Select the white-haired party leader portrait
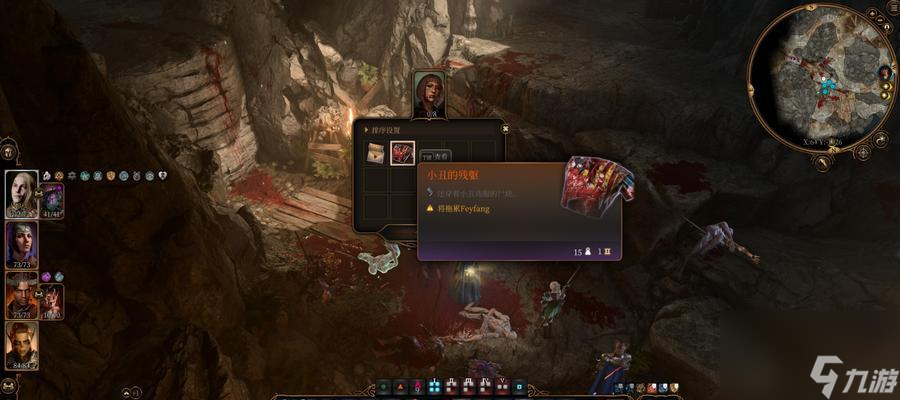This screenshot has height=400, width=900. click(21, 192)
